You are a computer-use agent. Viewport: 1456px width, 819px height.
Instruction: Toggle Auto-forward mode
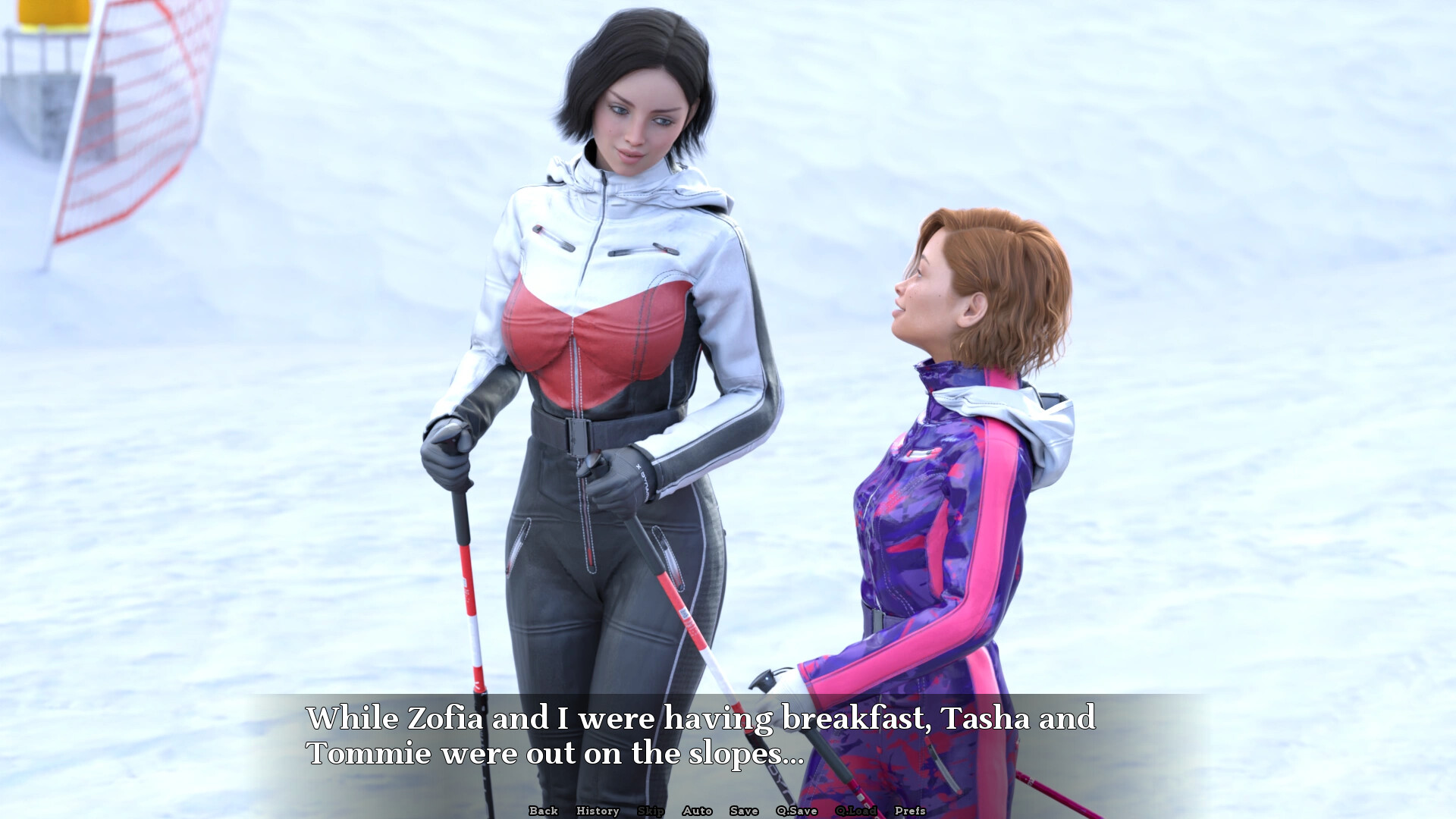tap(697, 811)
